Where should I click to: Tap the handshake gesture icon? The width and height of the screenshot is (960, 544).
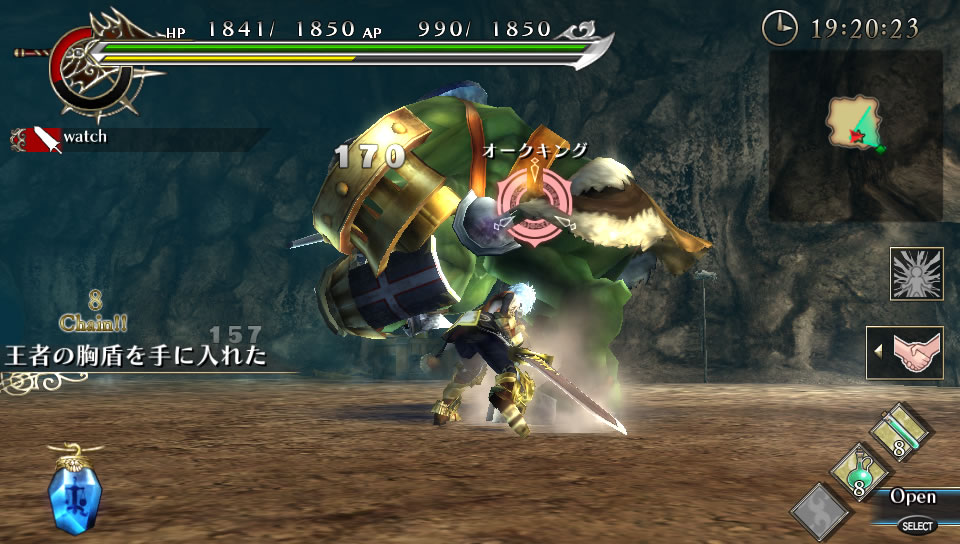(907, 353)
